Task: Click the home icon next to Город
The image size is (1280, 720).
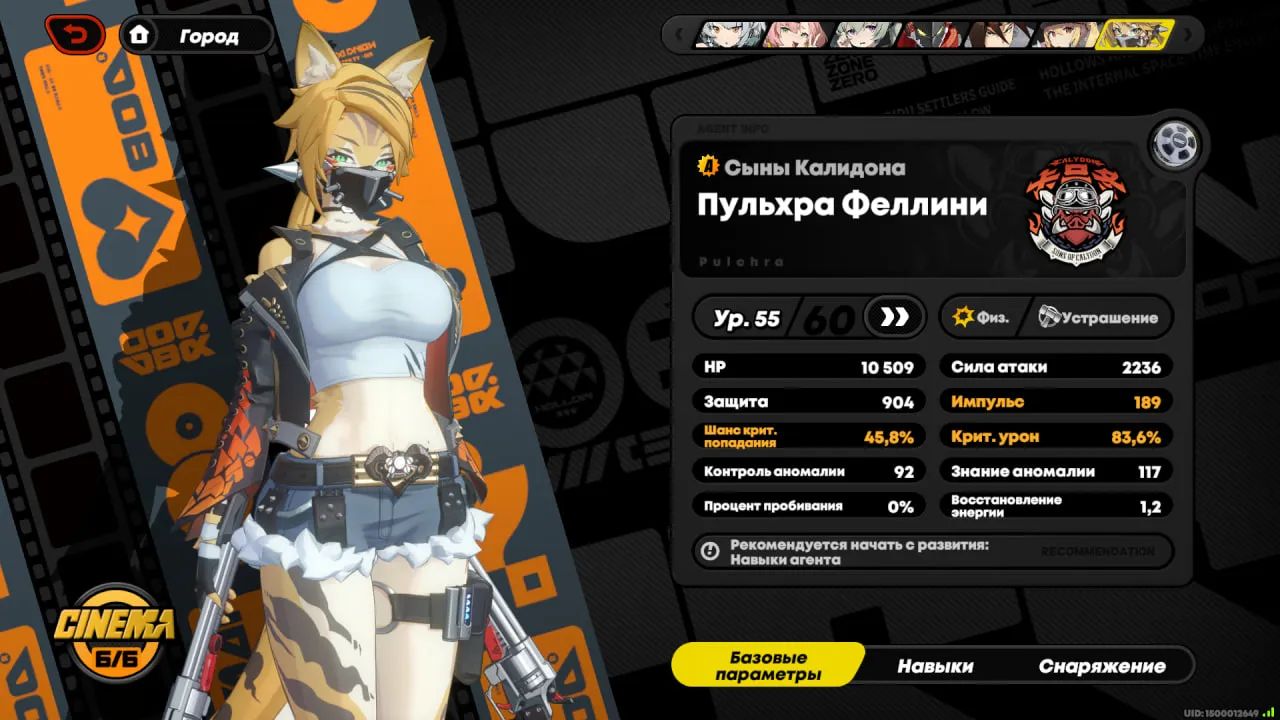Action: [140, 35]
